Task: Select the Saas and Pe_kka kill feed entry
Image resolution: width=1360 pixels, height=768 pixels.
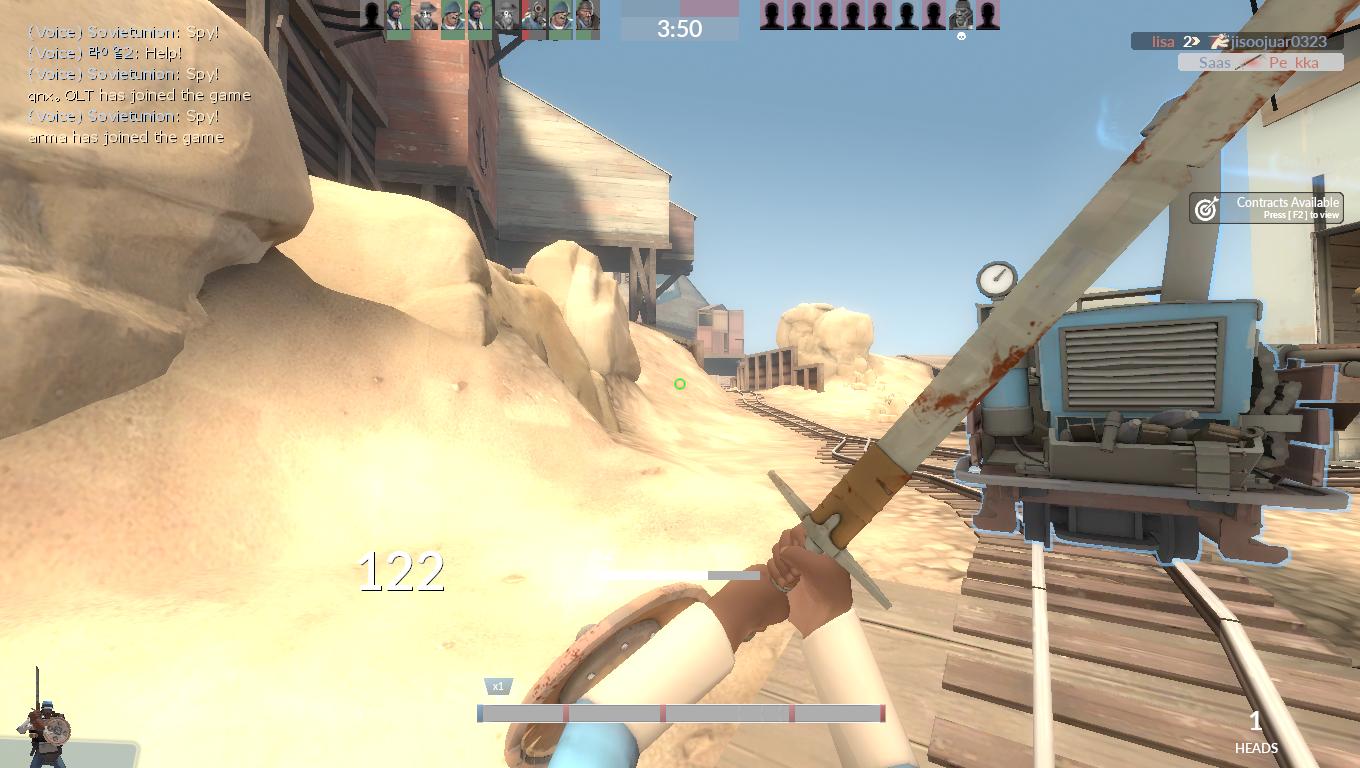Action: [1259, 62]
